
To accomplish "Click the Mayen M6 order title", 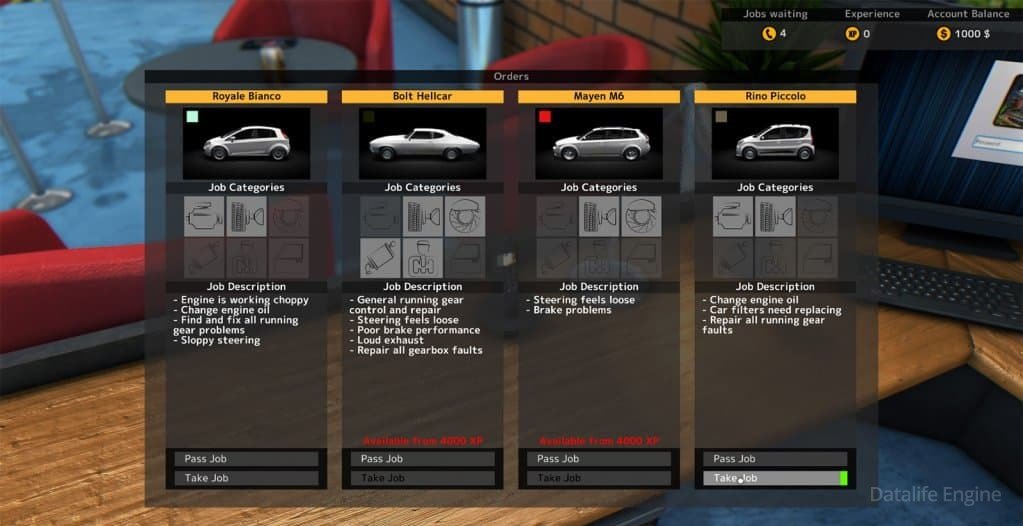I will [x=598, y=97].
